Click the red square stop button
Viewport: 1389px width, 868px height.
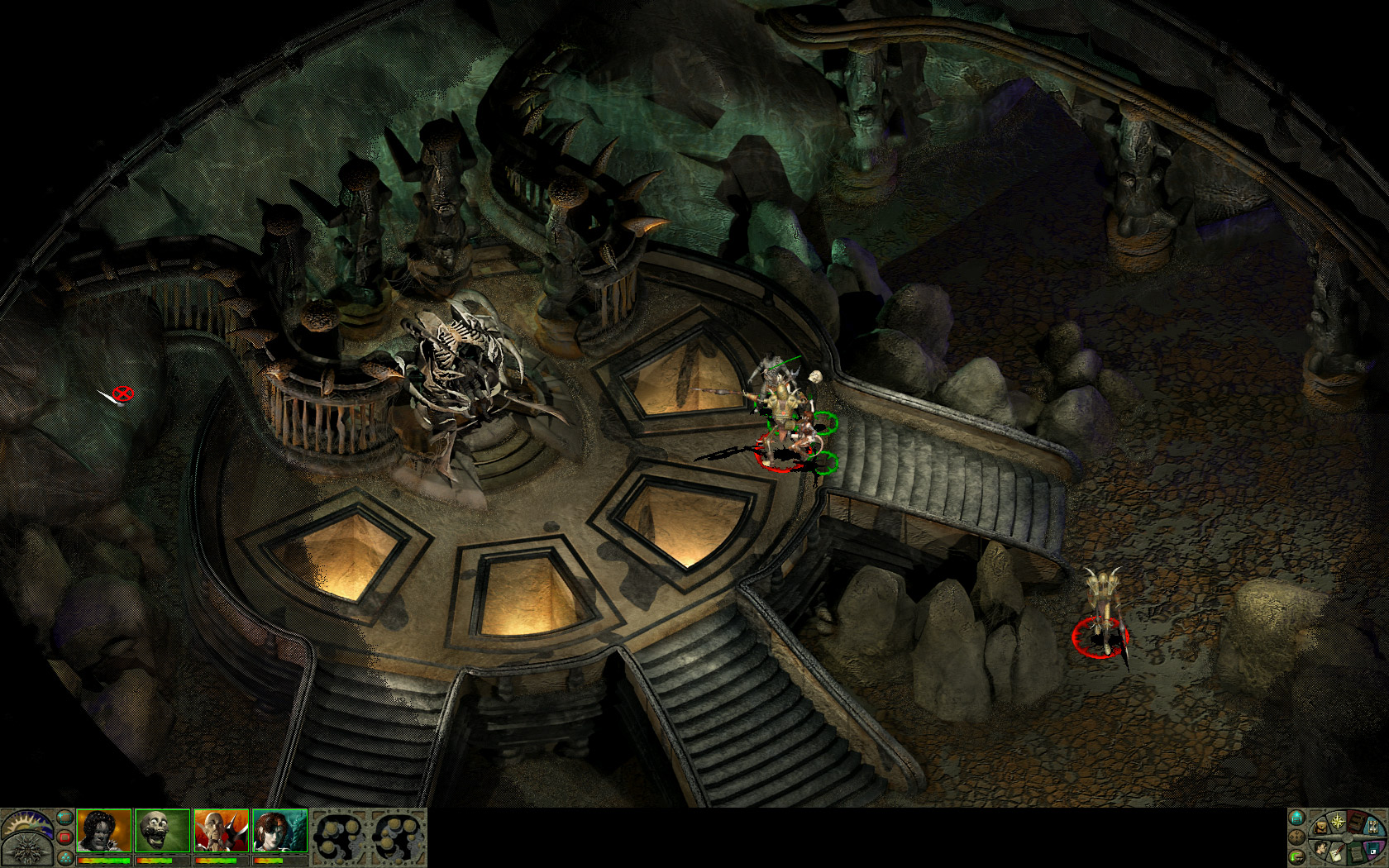64,837
